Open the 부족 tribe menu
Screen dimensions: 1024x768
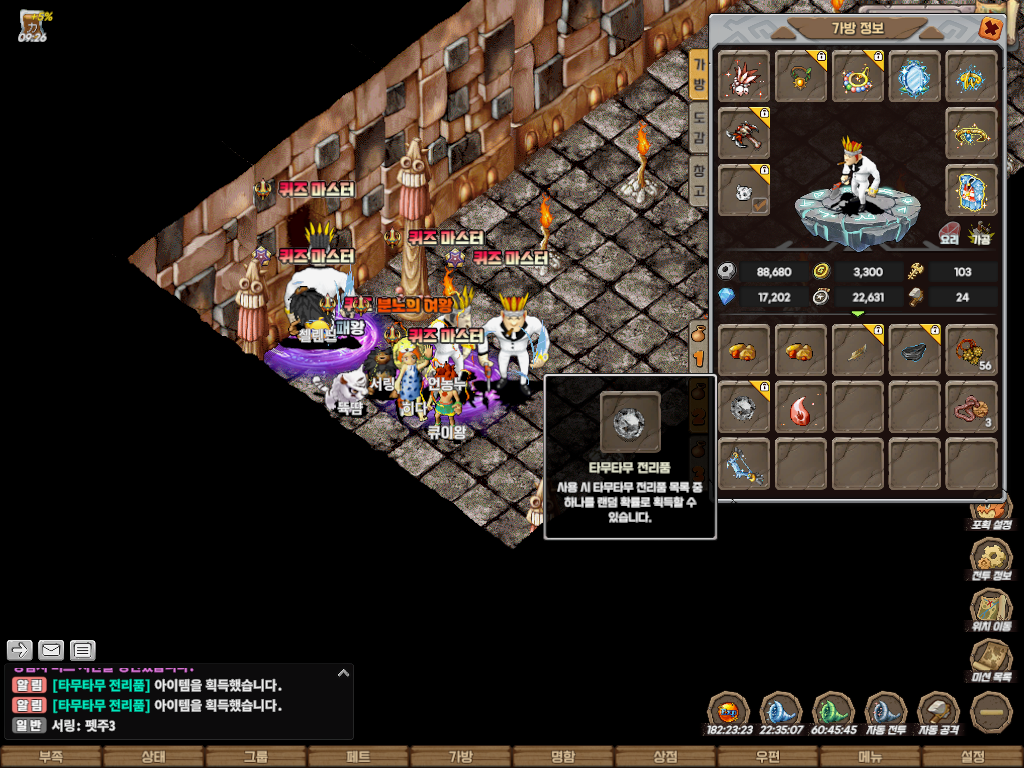point(50,757)
